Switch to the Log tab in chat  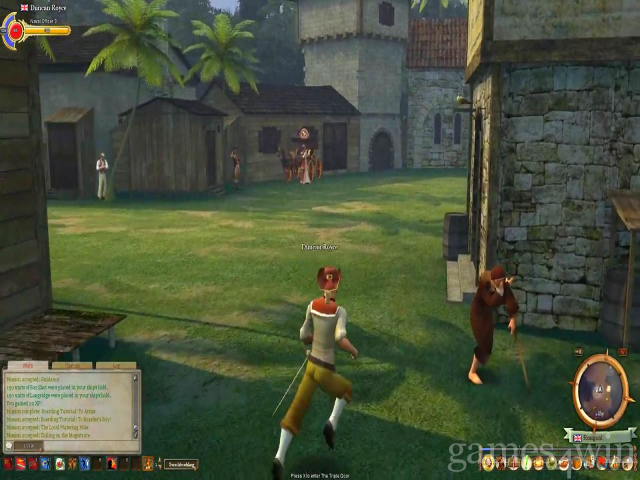point(117,366)
